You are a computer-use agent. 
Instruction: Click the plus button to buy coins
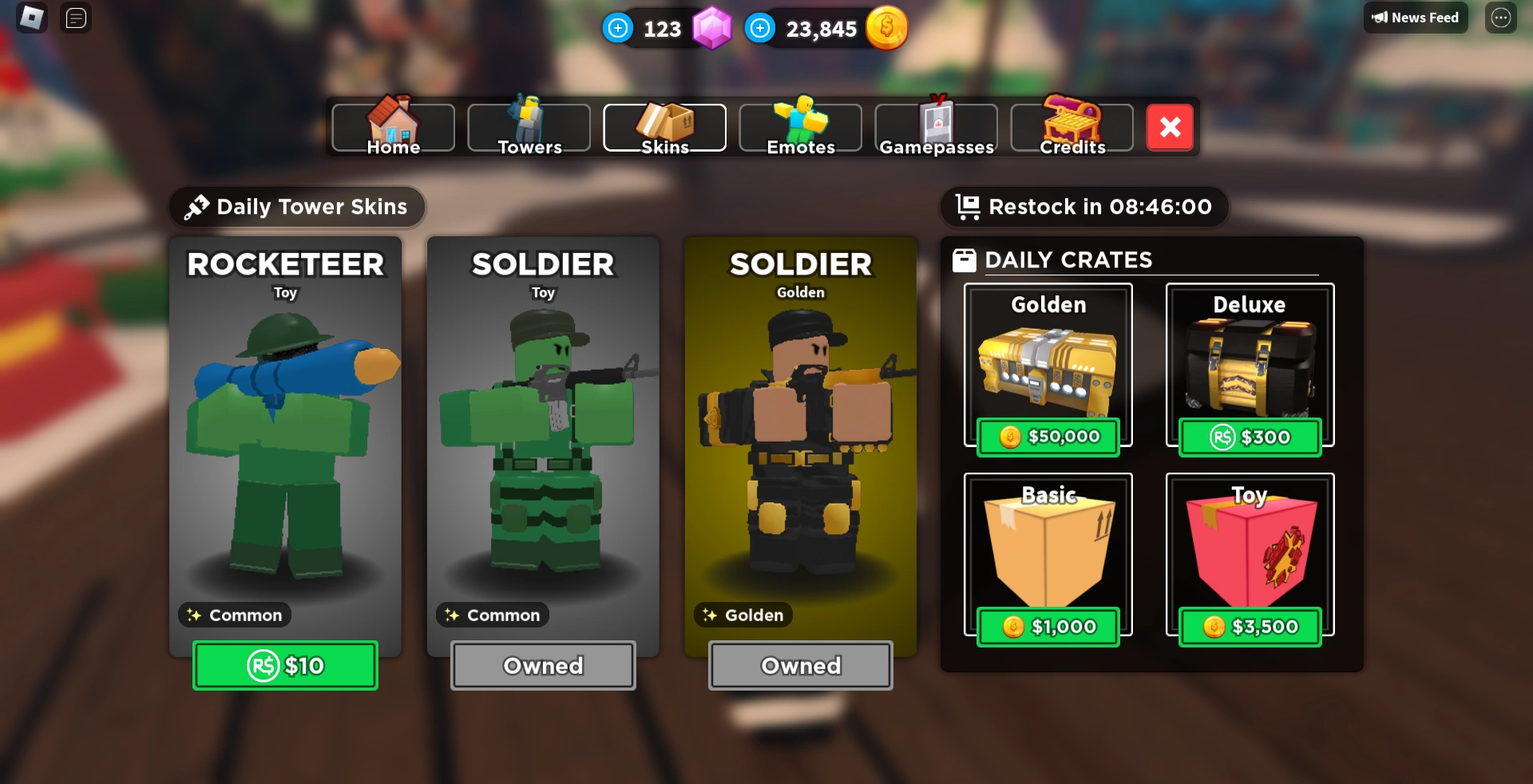[760, 27]
